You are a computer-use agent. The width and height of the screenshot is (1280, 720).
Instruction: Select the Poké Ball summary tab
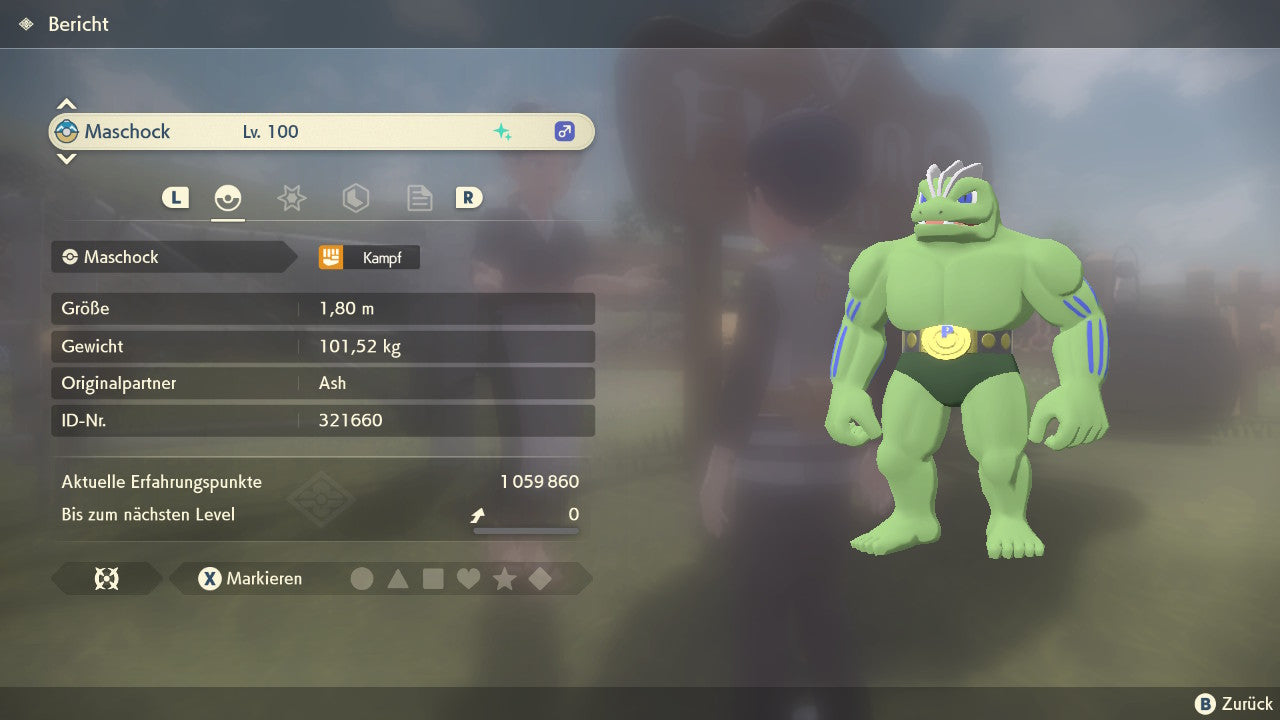[228, 198]
